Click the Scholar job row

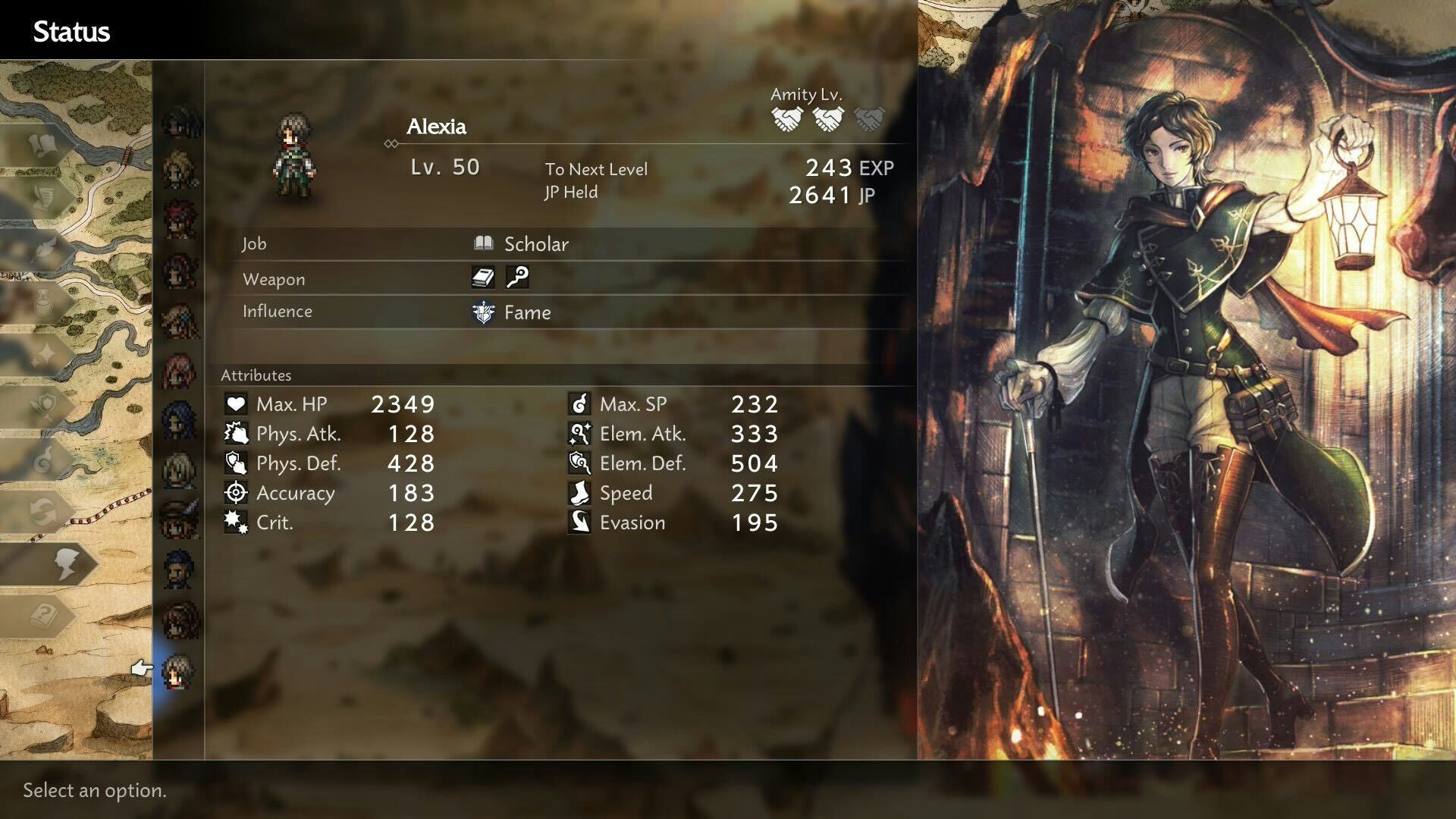point(535,244)
